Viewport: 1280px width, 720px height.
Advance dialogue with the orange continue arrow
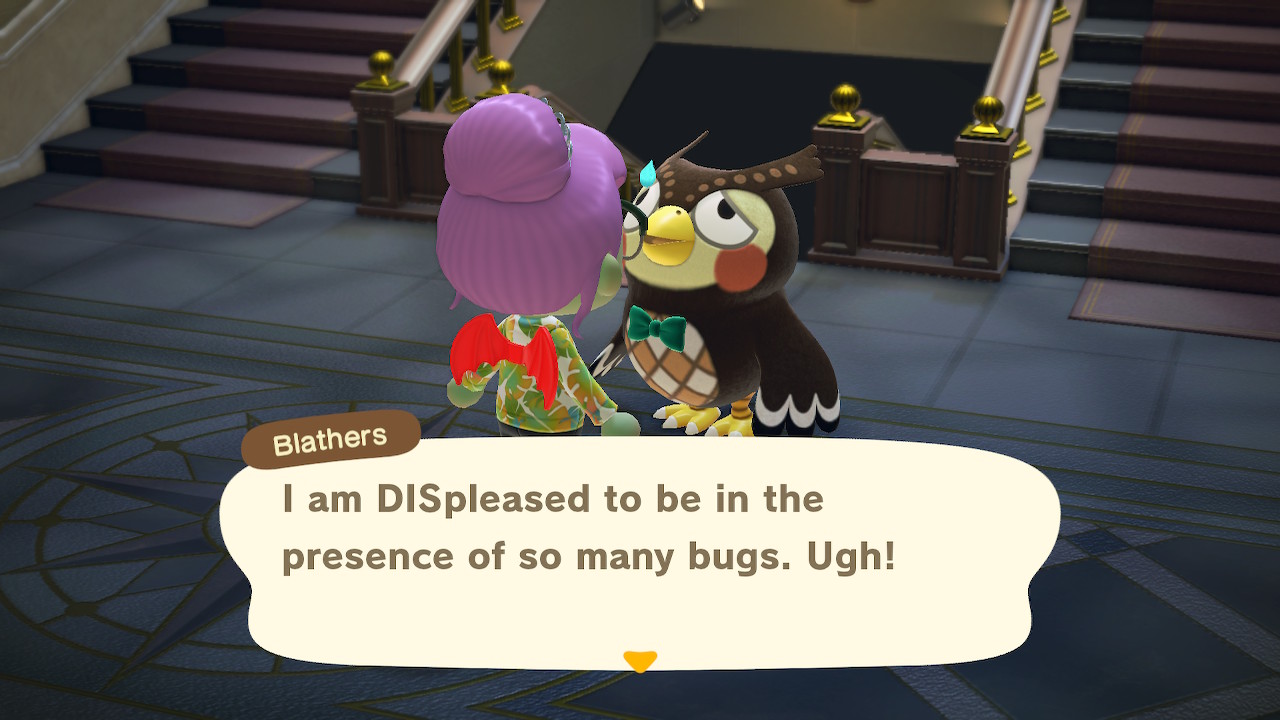tap(640, 661)
